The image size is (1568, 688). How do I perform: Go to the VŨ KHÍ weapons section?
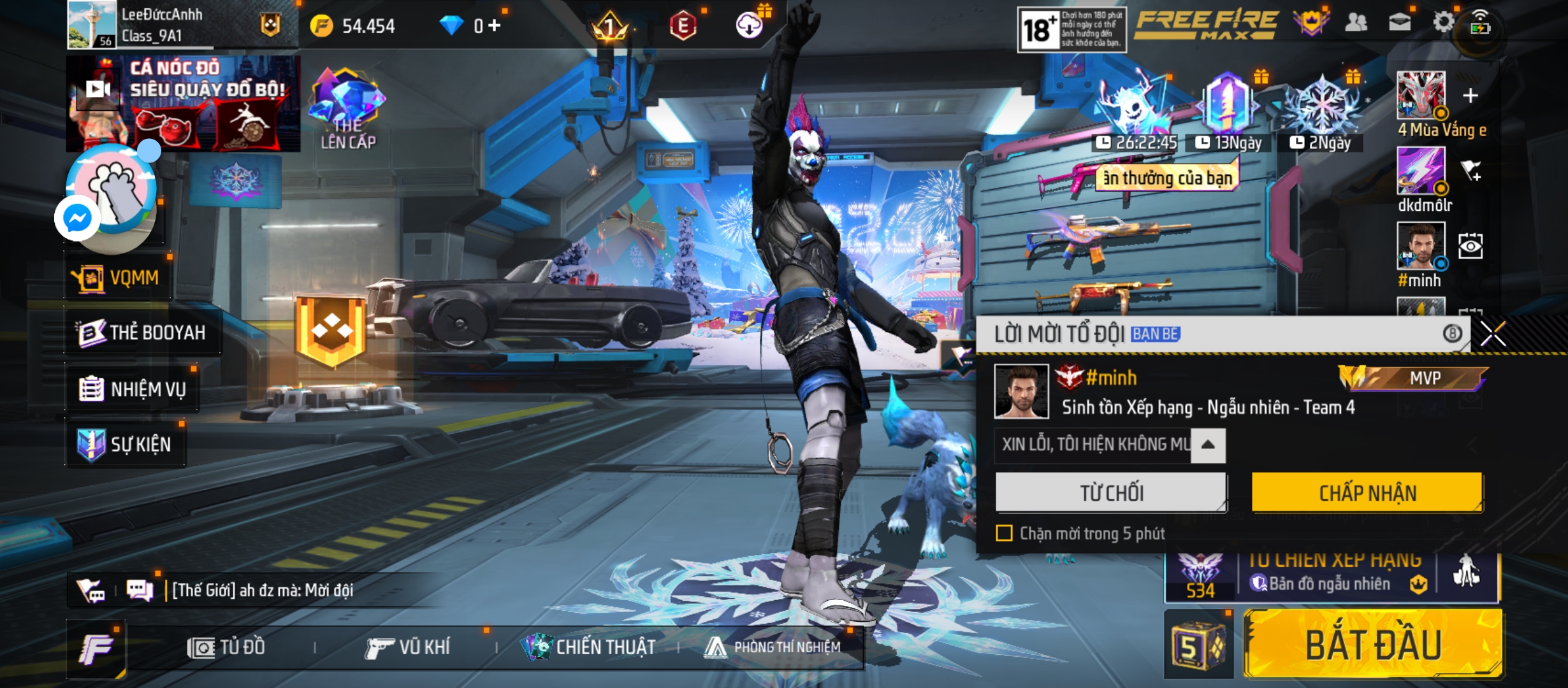(x=408, y=648)
